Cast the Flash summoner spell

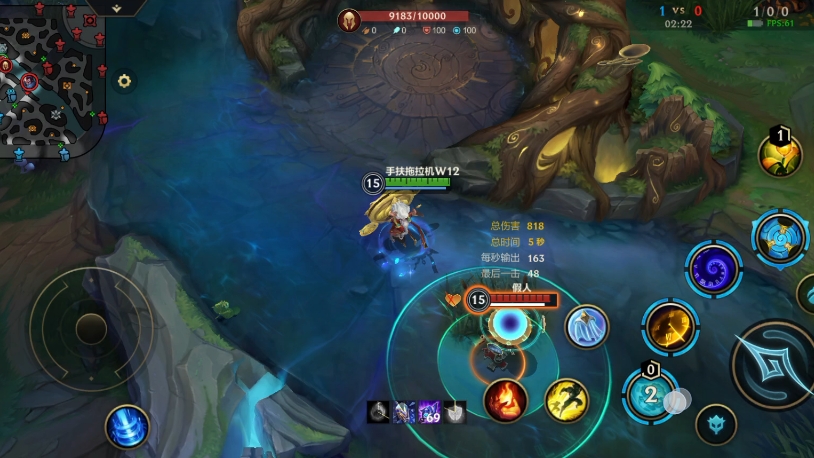coord(566,400)
